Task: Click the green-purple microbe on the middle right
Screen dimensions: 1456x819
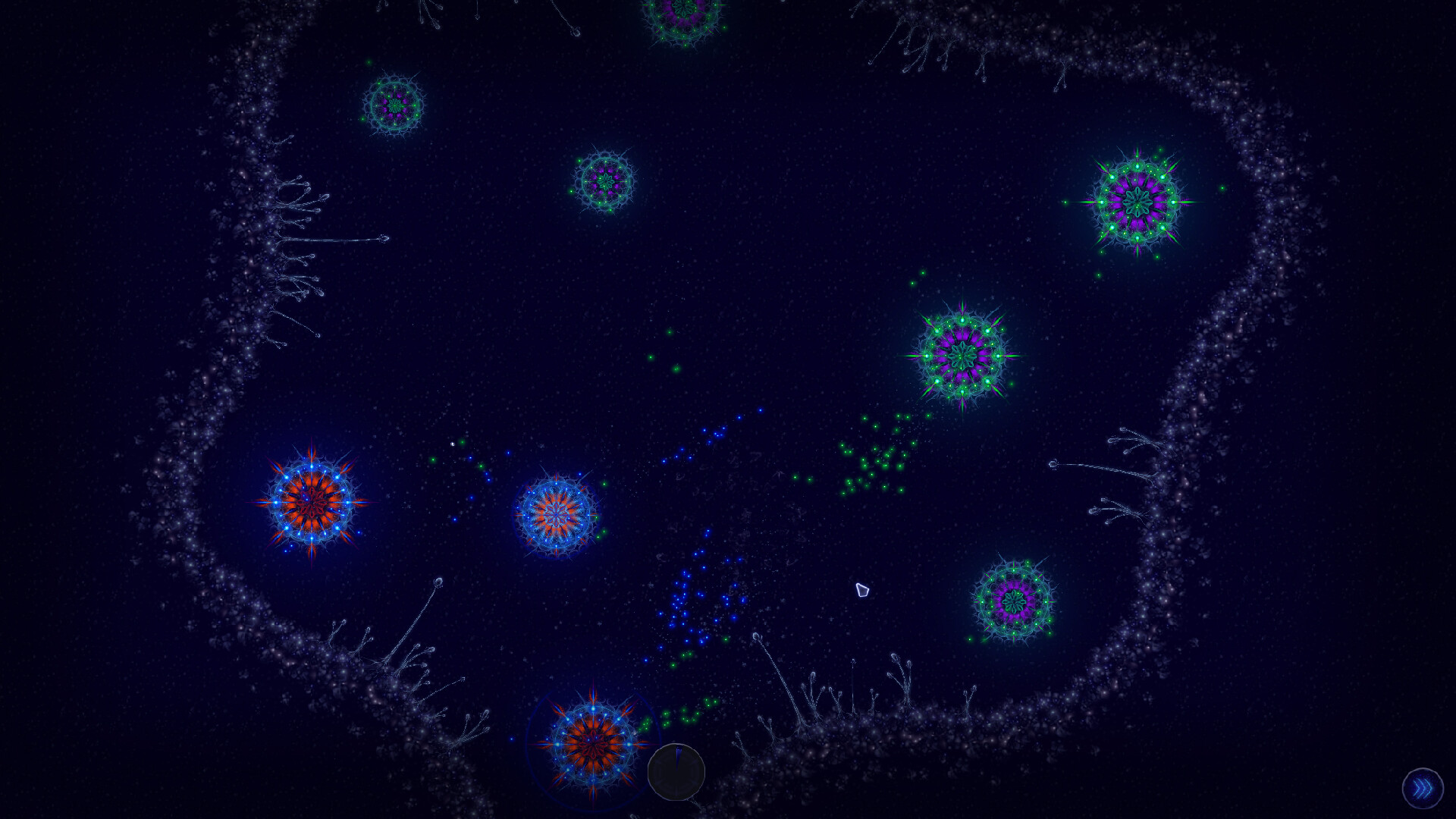Action: (x=964, y=356)
